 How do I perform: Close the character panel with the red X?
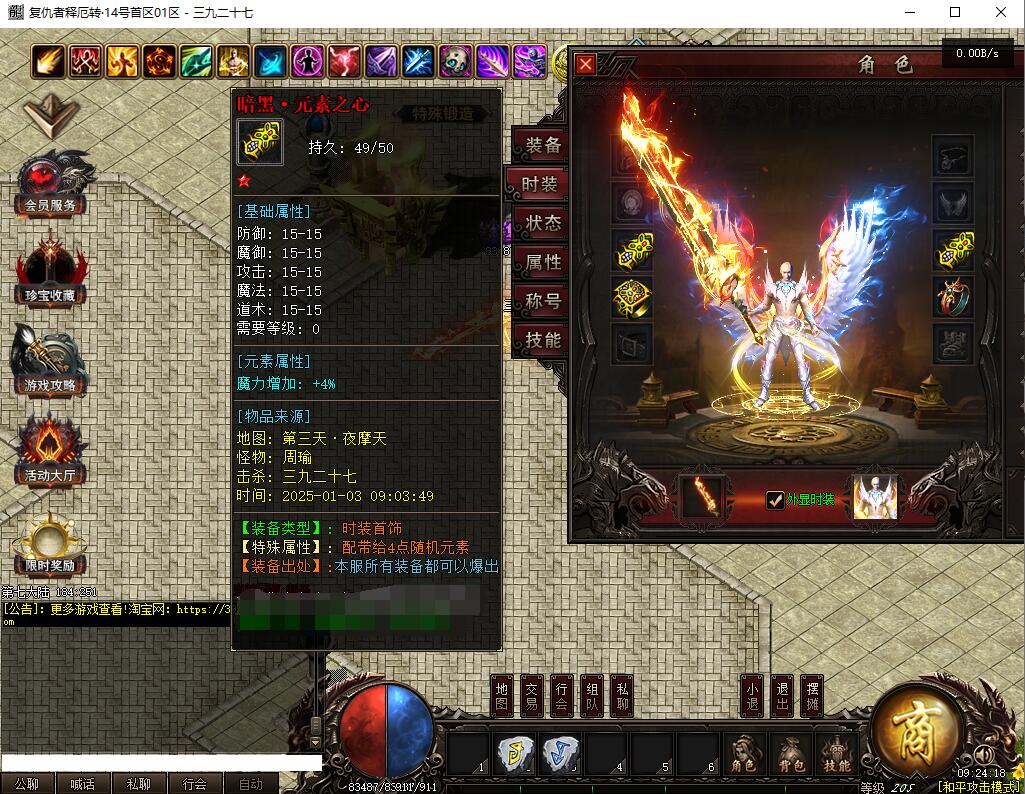(586, 65)
